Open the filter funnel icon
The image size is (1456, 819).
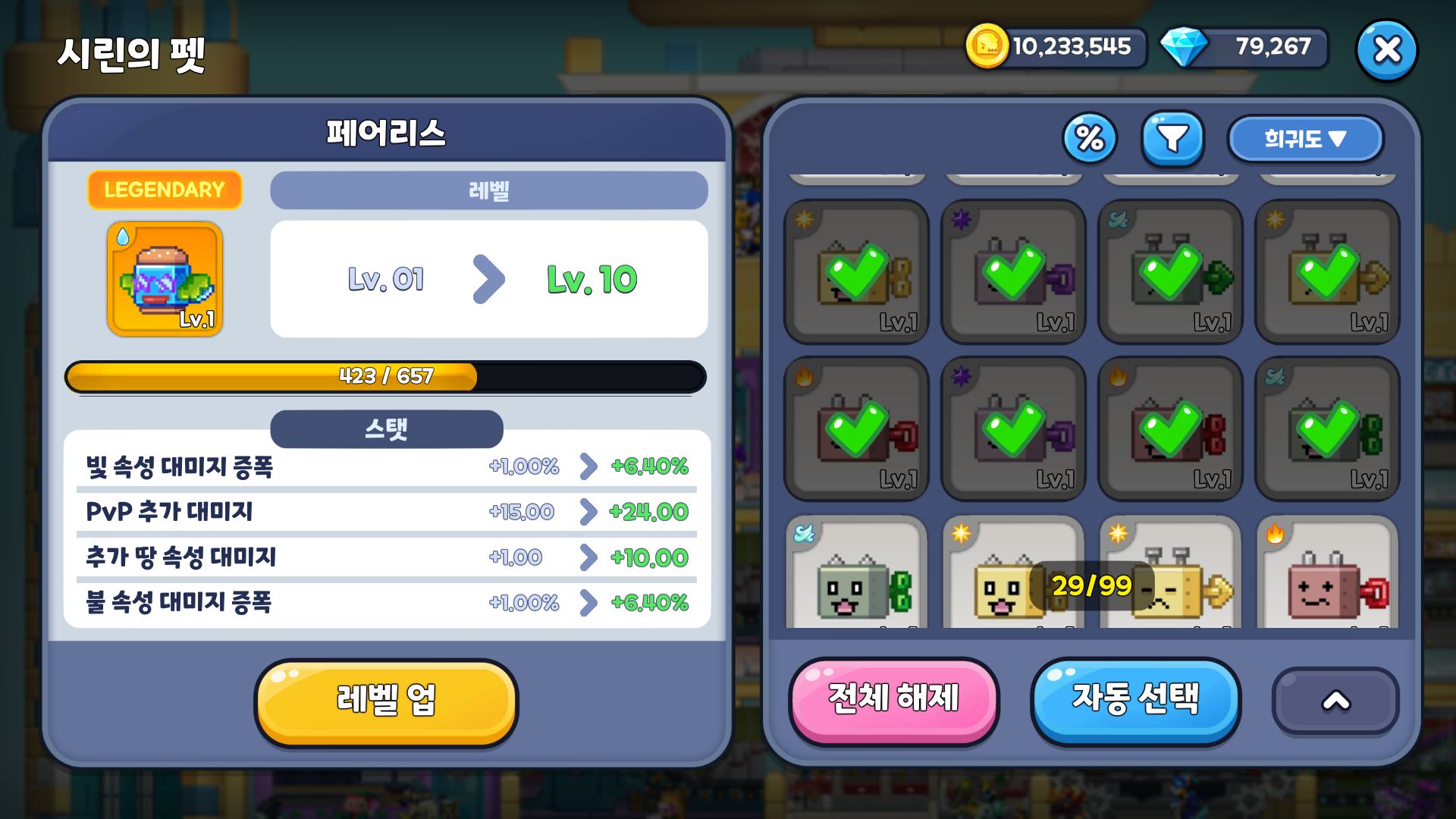pos(1172,138)
